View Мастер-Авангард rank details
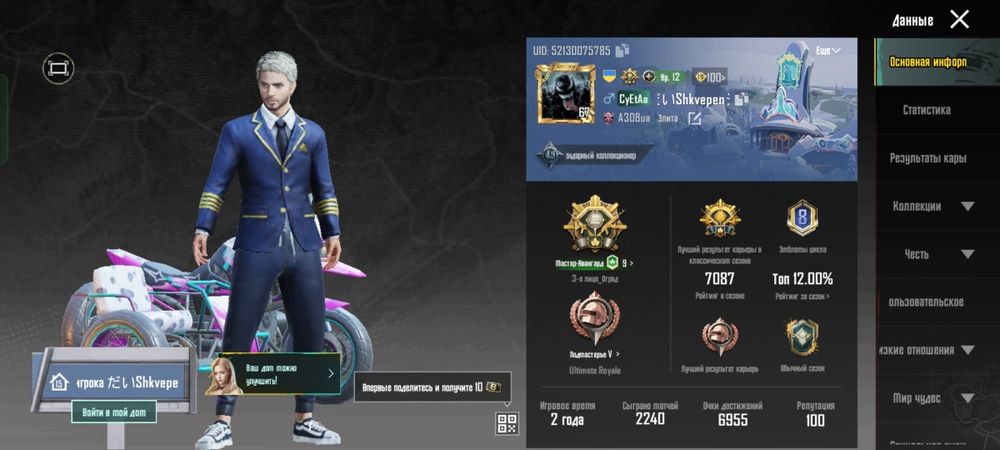This screenshot has height=450, width=1000. (x=594, y=263)
